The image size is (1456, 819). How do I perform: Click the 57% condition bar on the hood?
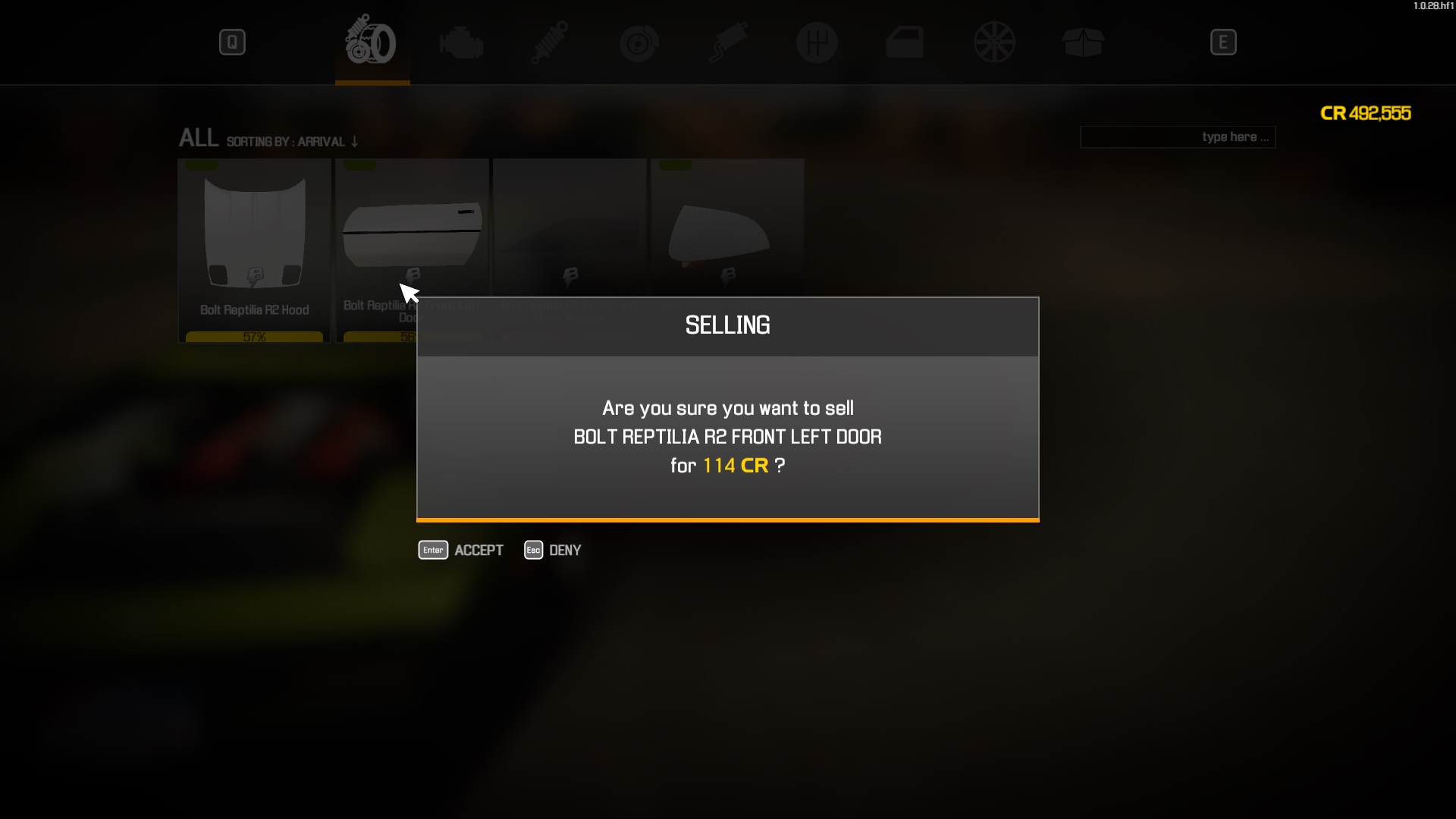tap(253, 336)
